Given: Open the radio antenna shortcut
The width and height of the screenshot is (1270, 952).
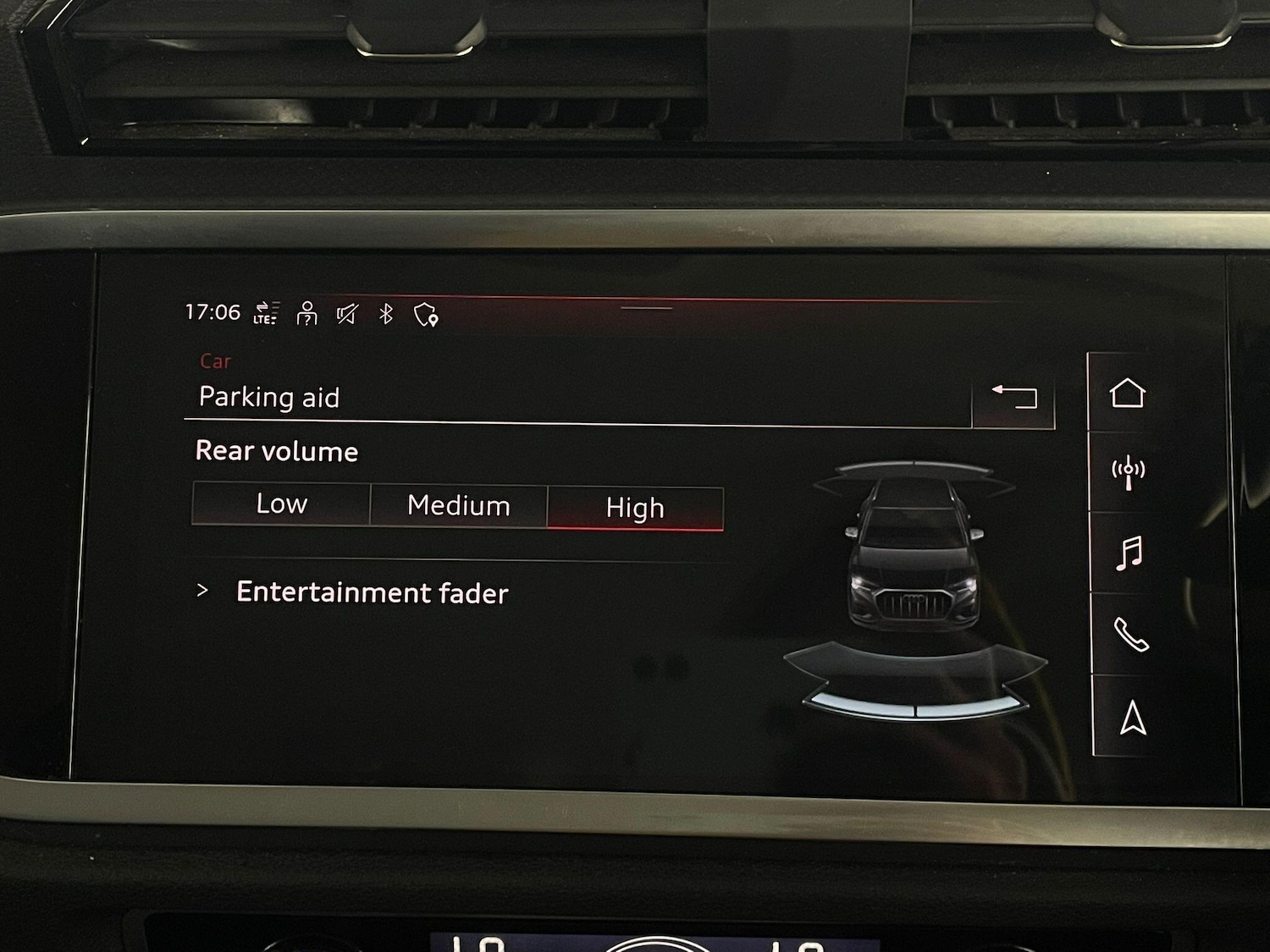Looking at the screenshot, I should pos(1128,472).
